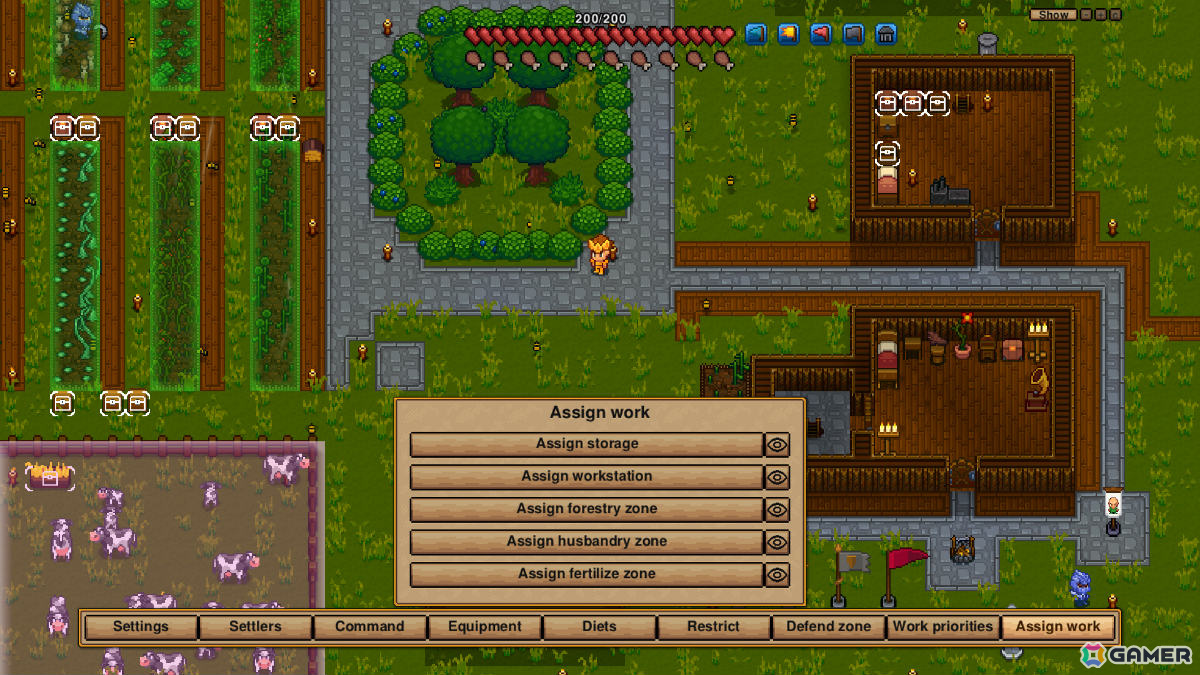
Task: Choose the Defend zone tab
Action: click(829, 627)
